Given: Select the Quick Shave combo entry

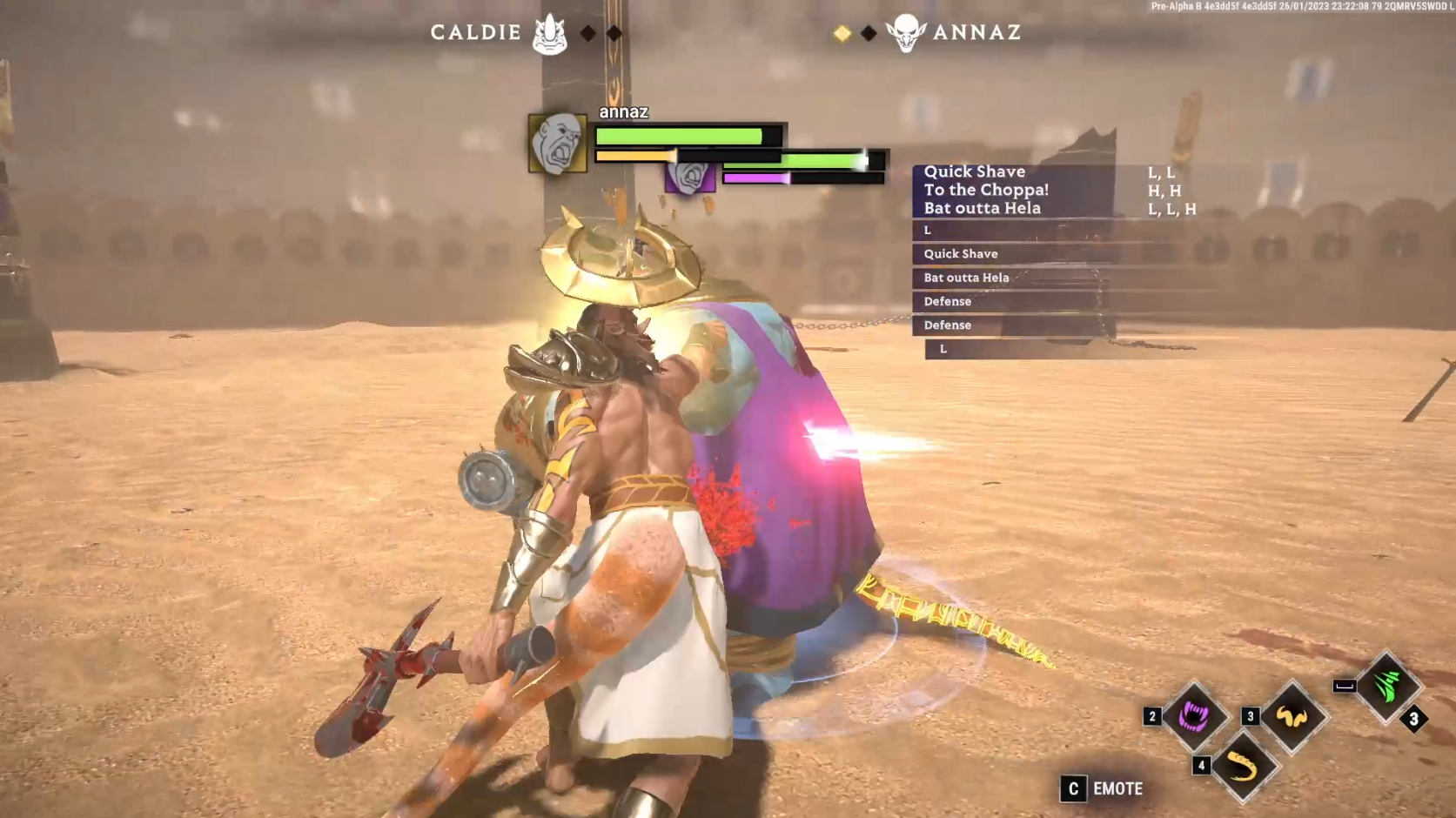Looking at the screenshot, I should (975, 172).
